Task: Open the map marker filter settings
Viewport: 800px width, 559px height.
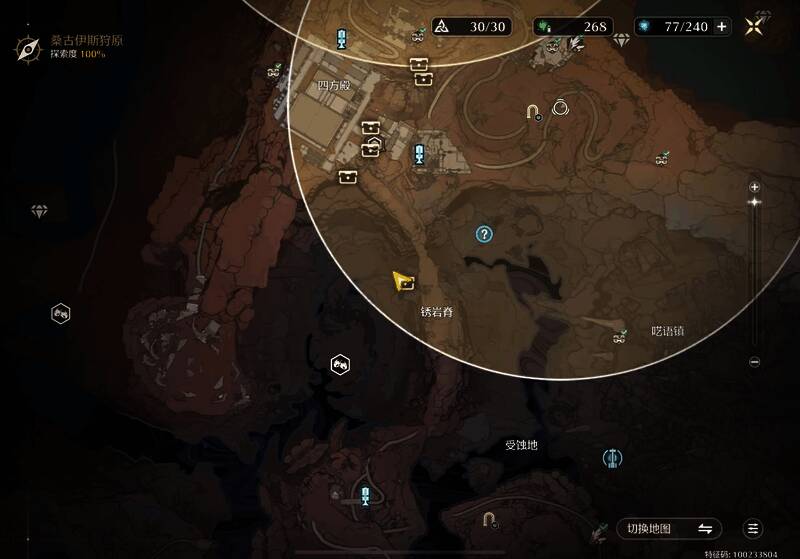Action: point(753,529)
